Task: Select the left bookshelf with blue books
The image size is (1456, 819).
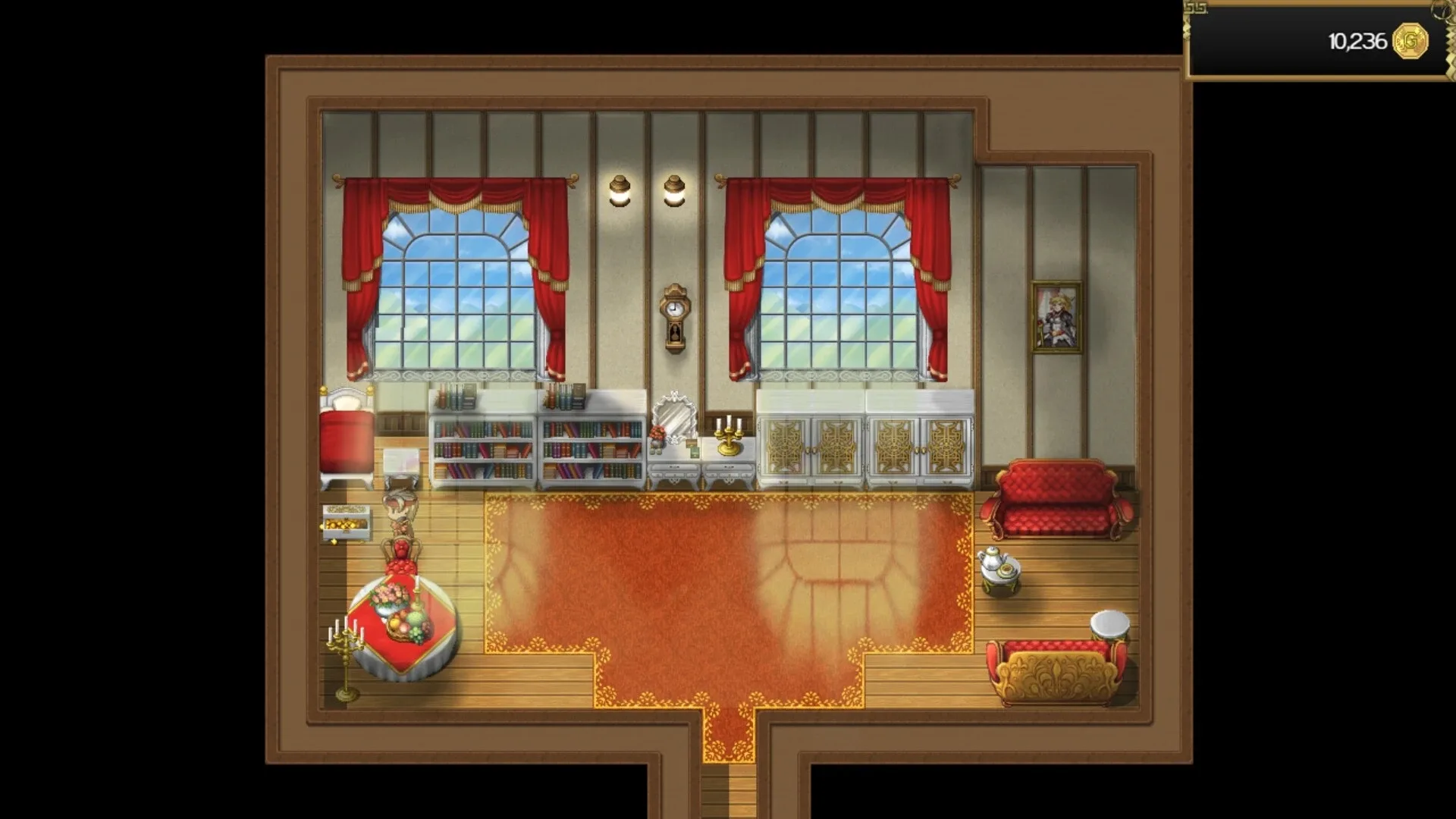Action: [x=481, y=447]
